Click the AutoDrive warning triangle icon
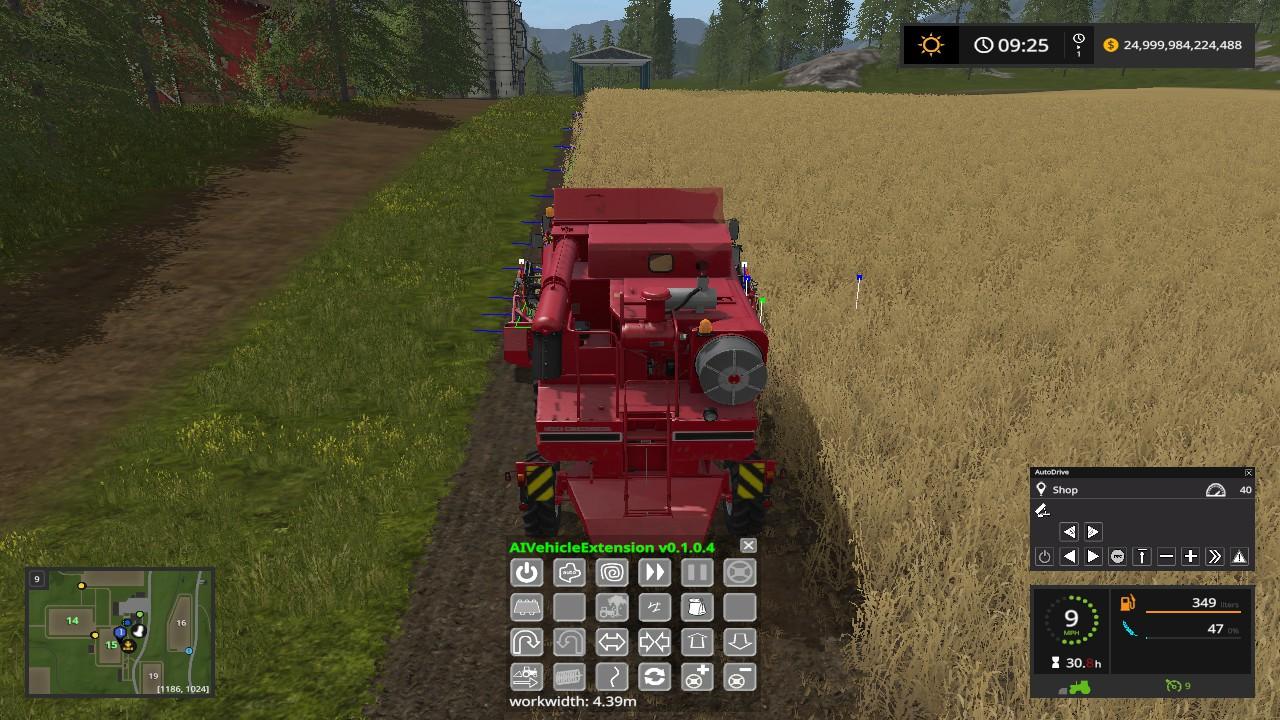The width and height of the screenshot is (1280, 720). (x=1239, y=557)
